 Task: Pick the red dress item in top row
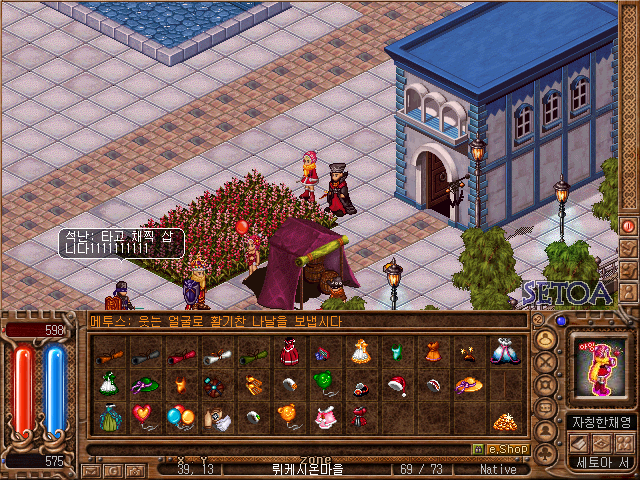tap(287, 352)
